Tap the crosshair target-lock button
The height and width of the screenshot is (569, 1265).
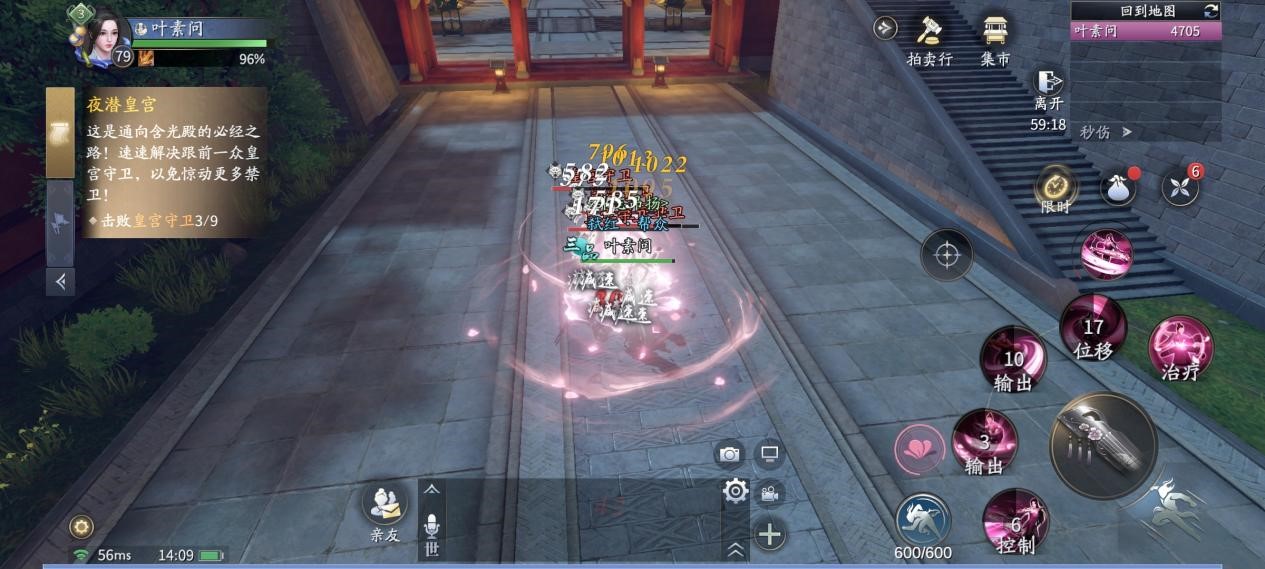click(946, 254)
